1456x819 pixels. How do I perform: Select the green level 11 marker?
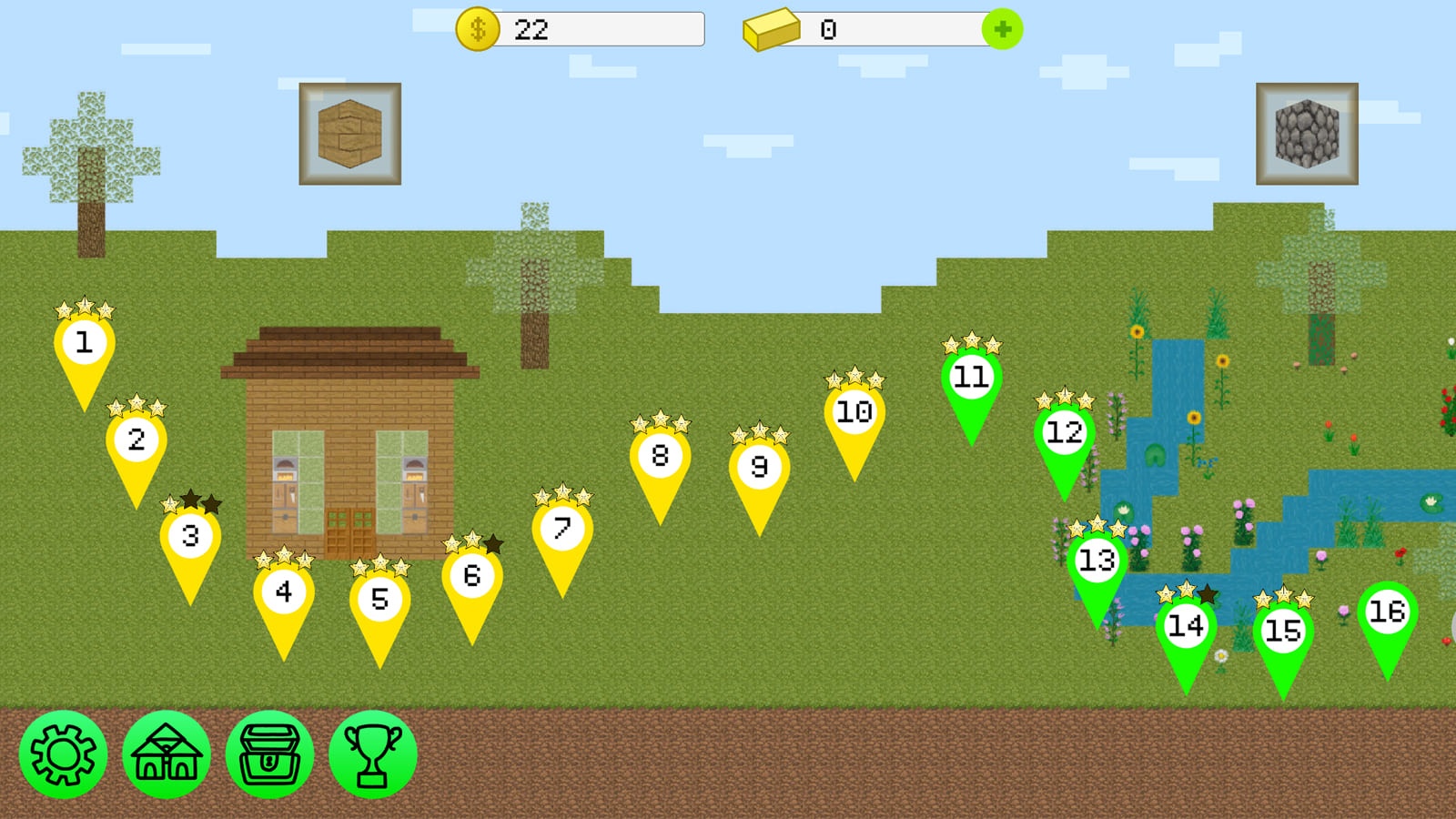point(971,375)
